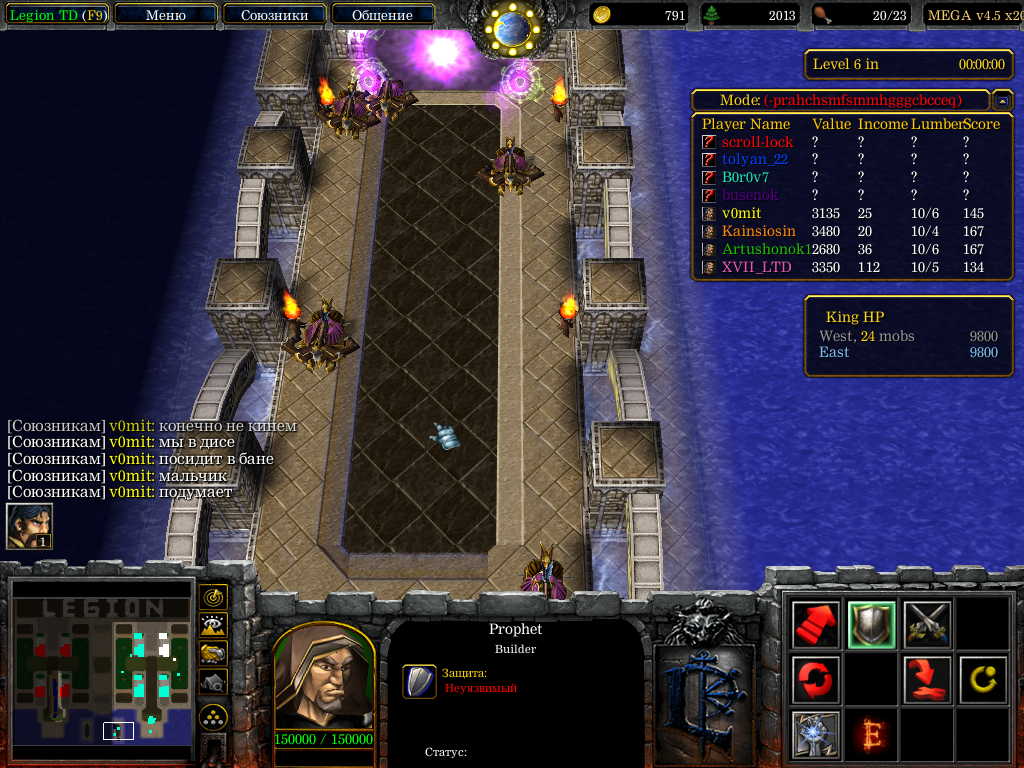Toggle minimap terrain display eye button
This screenshot has width=1024, height=768.
point(213,625)
